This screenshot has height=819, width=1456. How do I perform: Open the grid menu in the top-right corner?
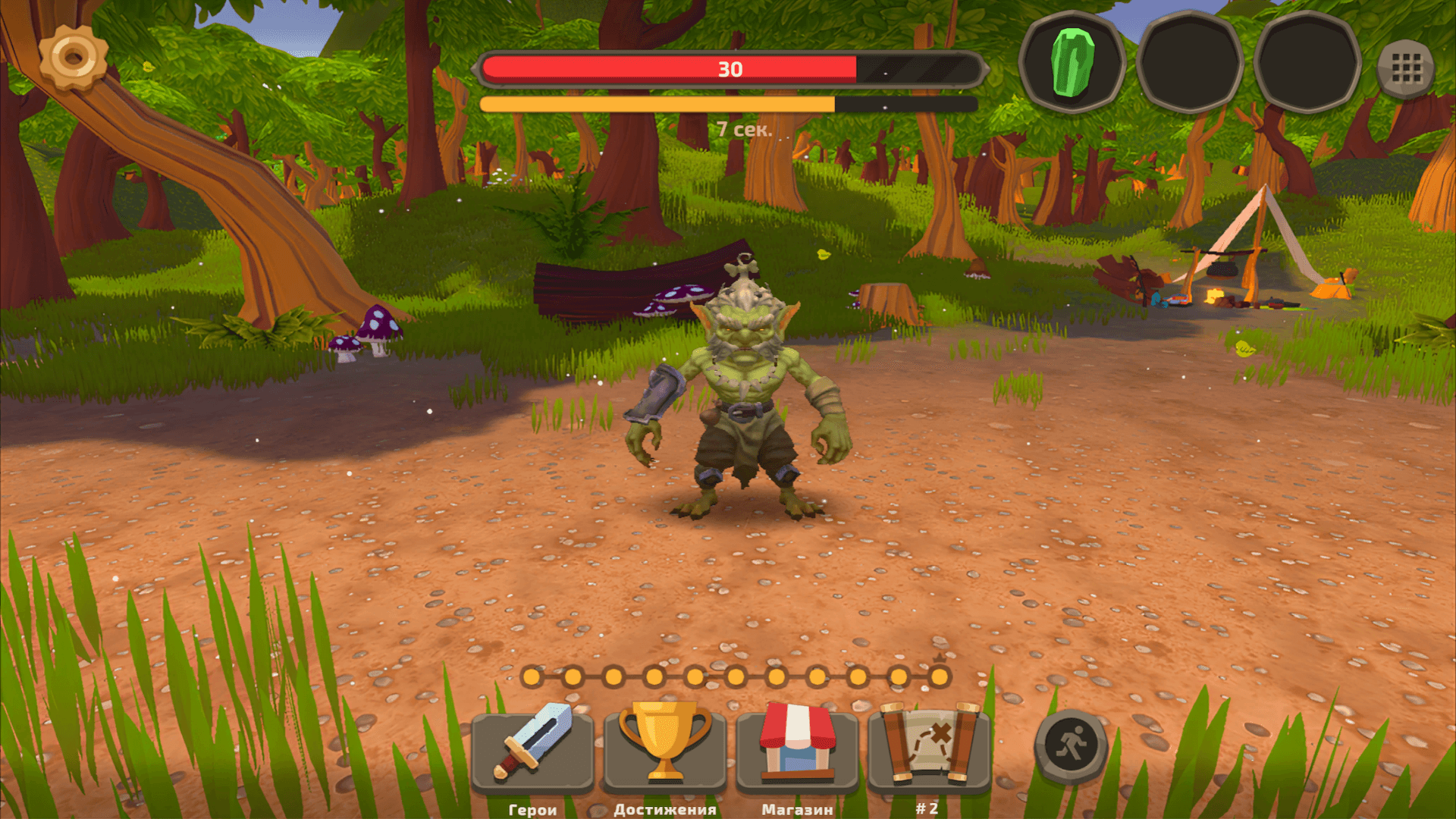(1407, 67)
